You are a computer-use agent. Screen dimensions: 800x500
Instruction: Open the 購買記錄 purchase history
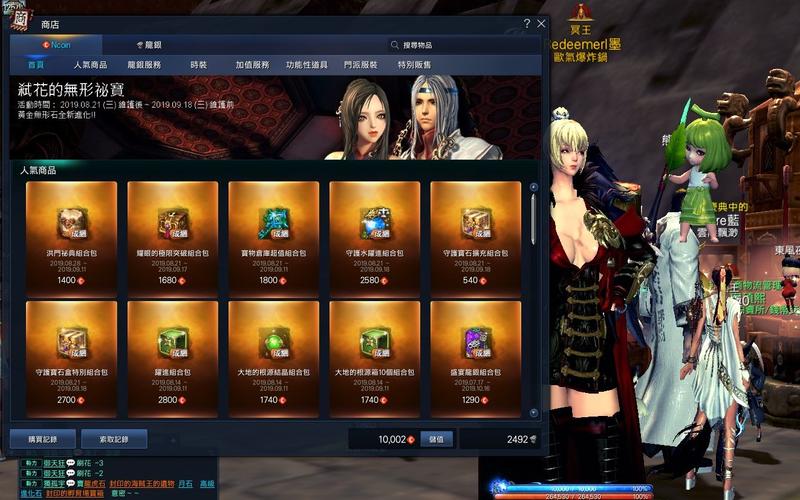tap(42, 439)
